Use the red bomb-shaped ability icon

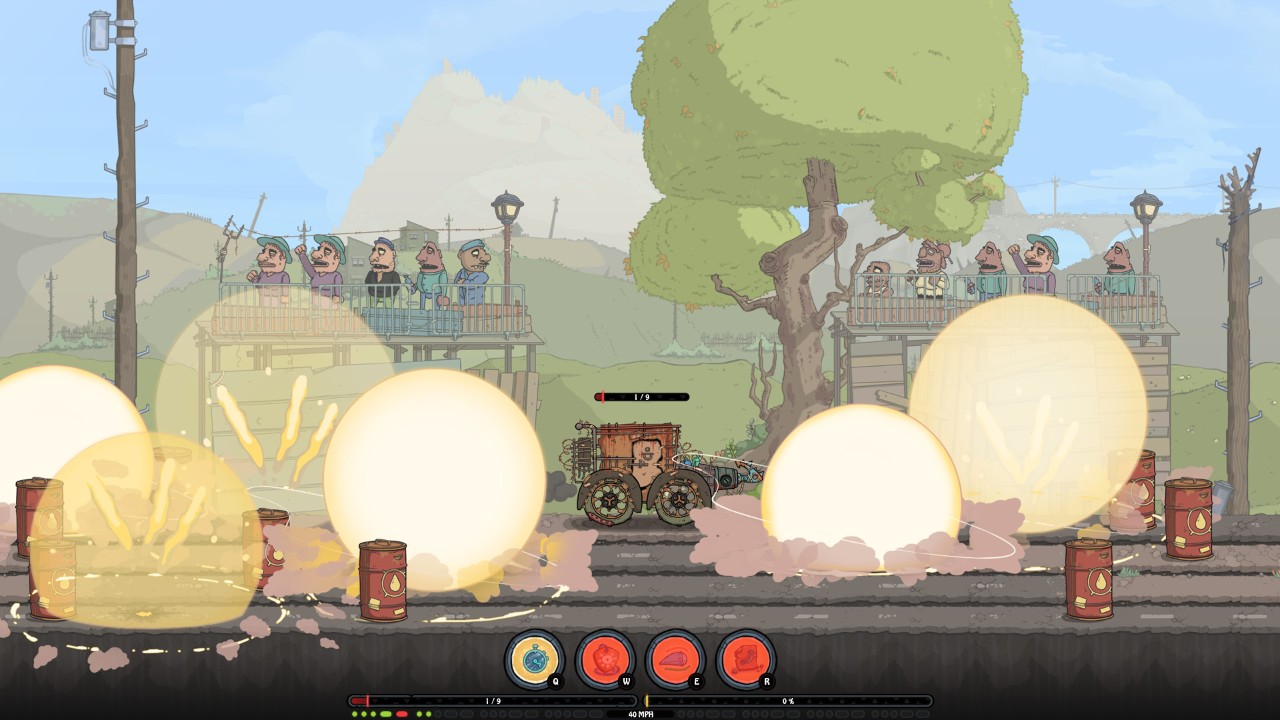(604, 659)
